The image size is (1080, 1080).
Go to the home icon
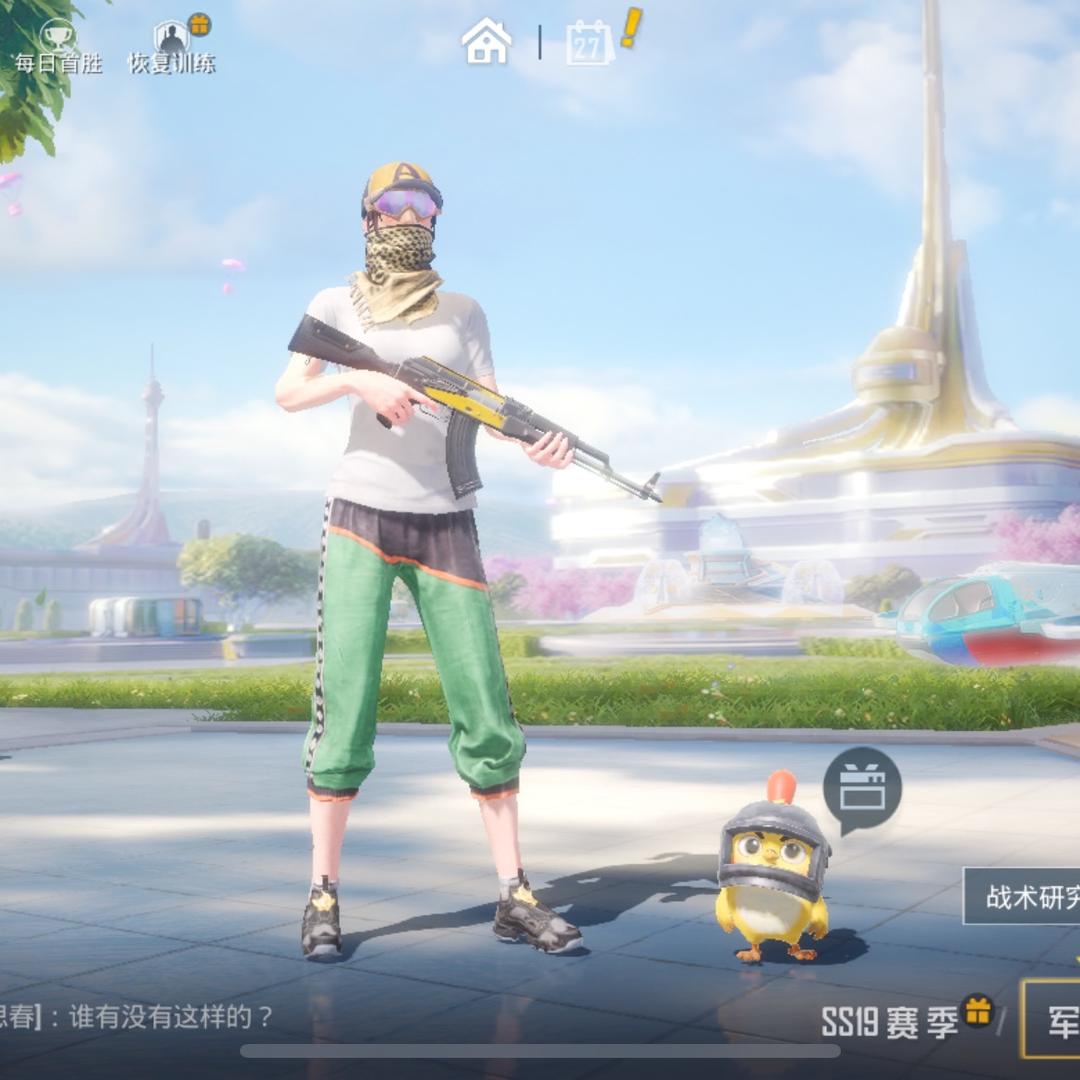pyautogui.click(x=486, y=42)
